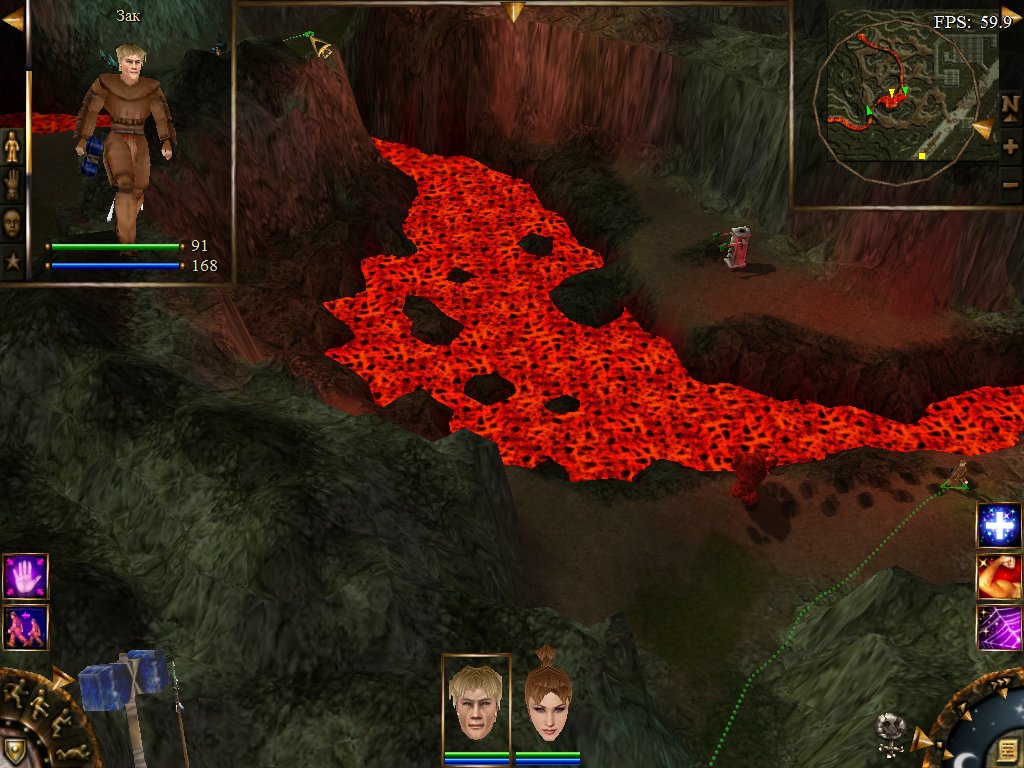Image resolution: width=1024 pixels, height=768 pixels.
Task: Click the N north-orientation button
Action: tap(1010, 105)
